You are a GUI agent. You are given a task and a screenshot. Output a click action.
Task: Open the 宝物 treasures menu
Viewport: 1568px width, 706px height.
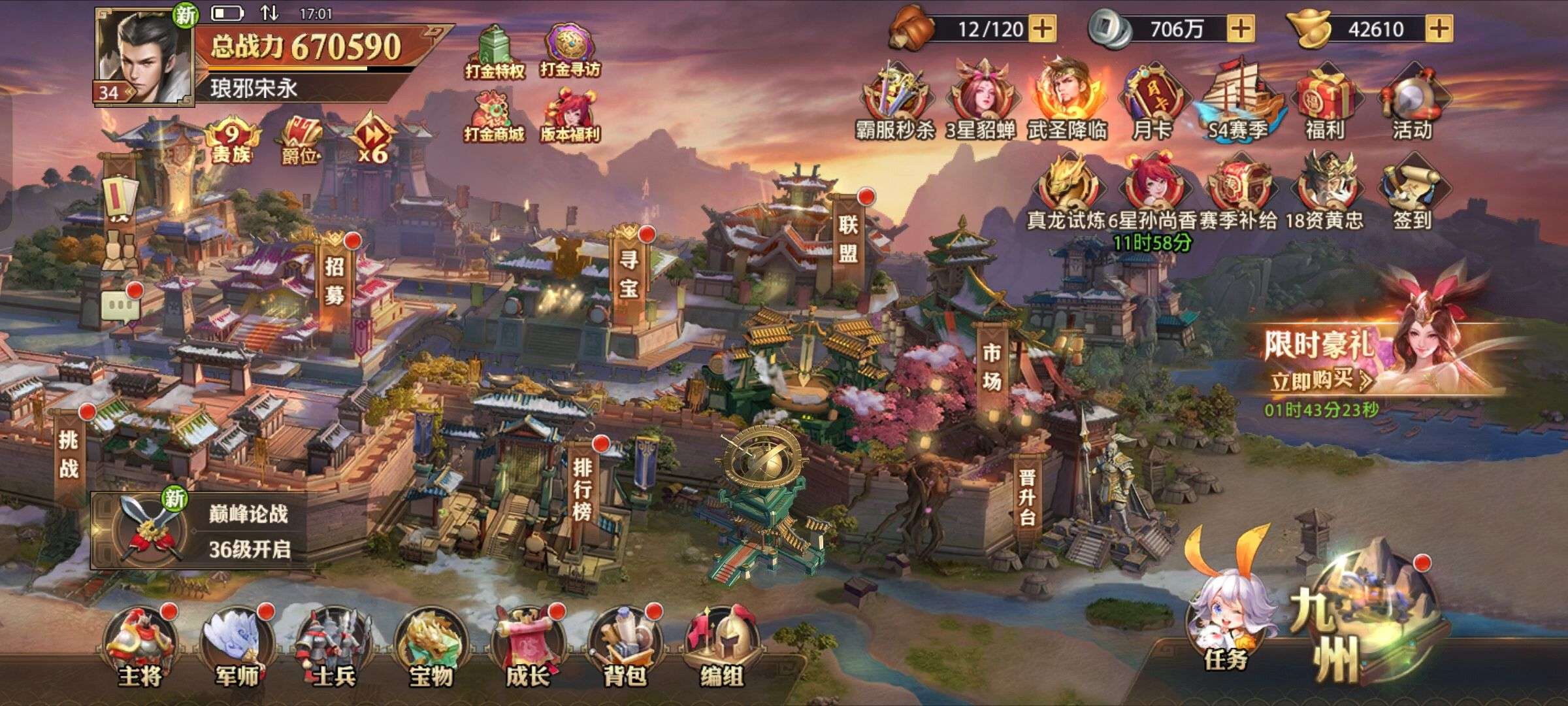tap(431, 647)
